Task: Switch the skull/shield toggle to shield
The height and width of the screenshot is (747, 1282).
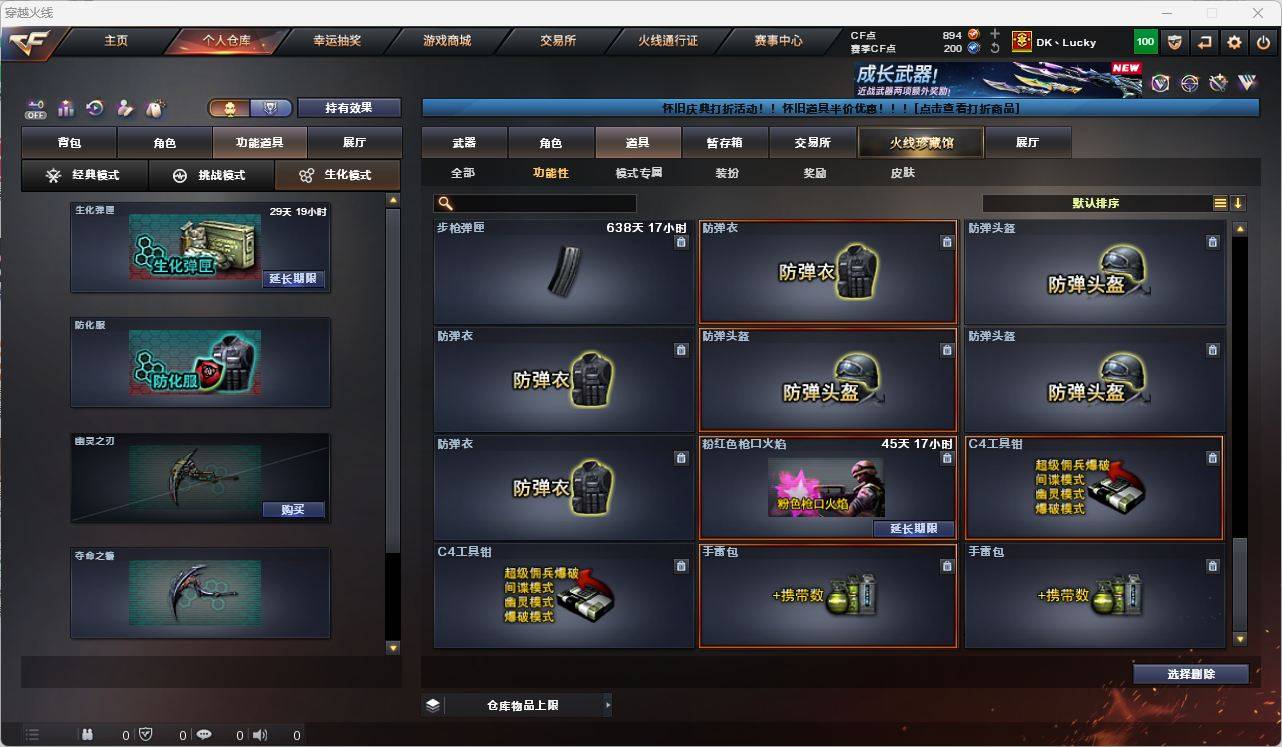Action: (x=270, y=107)
